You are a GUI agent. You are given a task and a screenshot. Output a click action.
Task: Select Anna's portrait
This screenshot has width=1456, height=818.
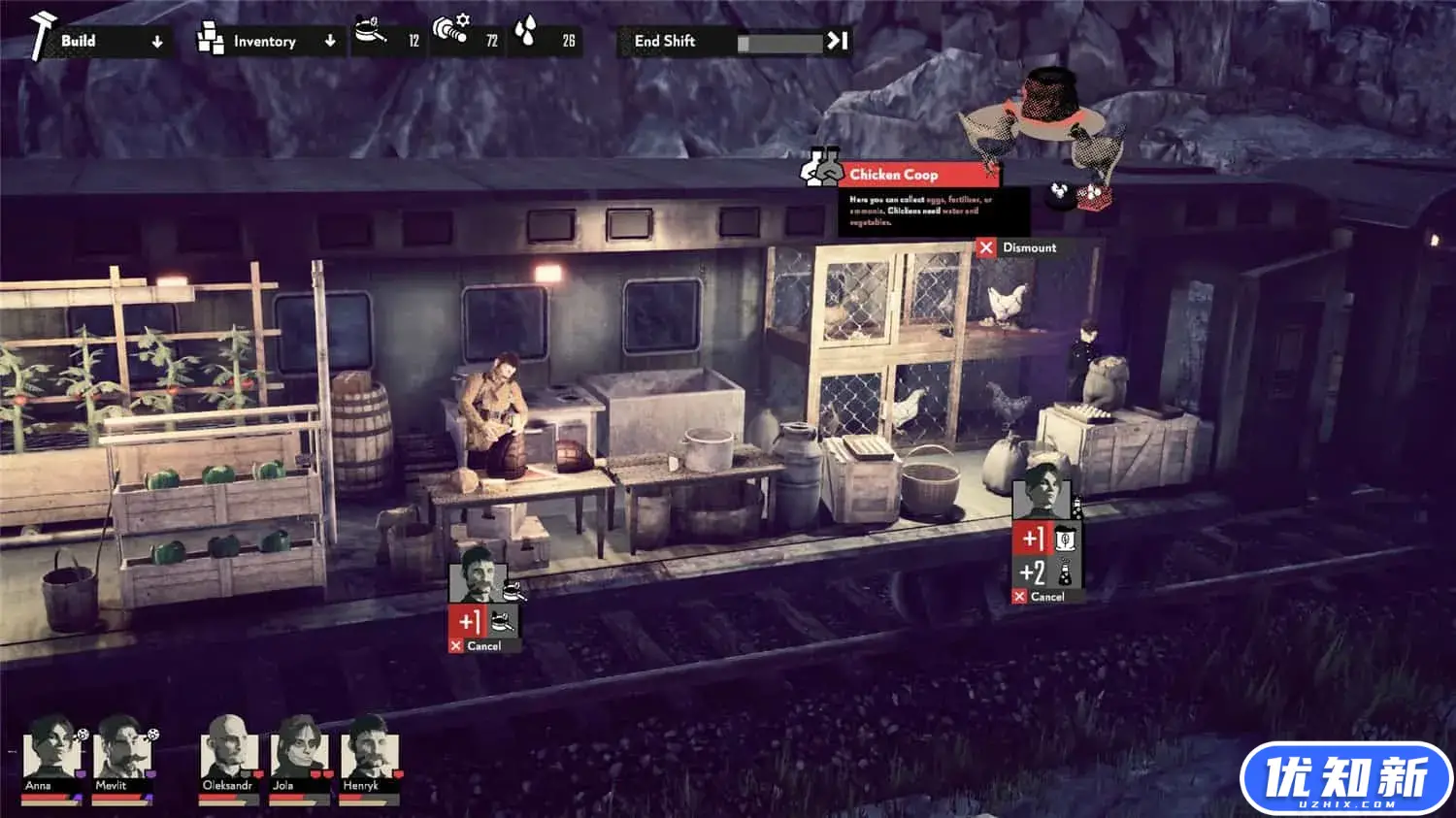(50, 751)
